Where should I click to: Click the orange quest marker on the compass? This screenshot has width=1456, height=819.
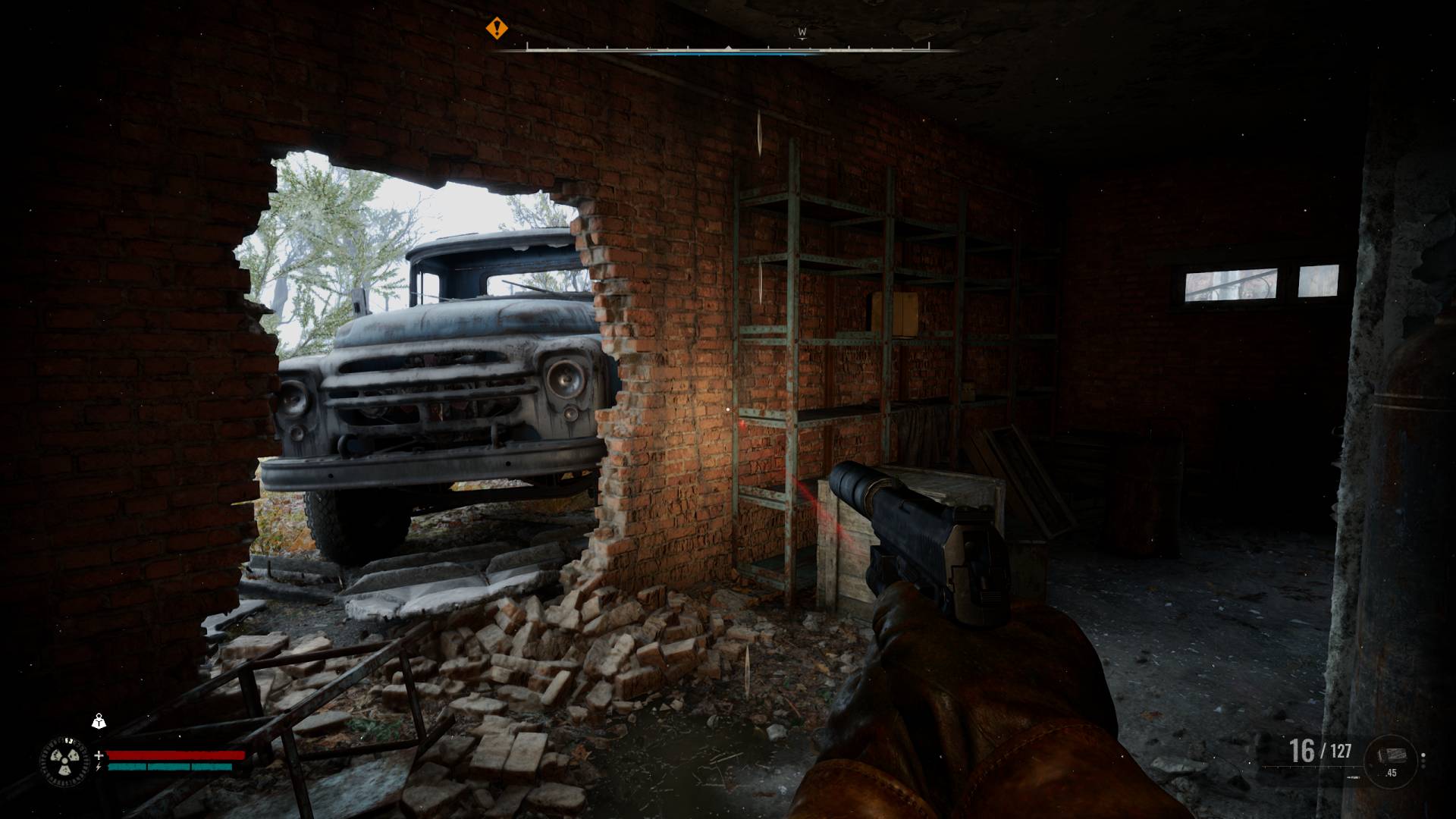pyautogui.click(x=497, y=29)
